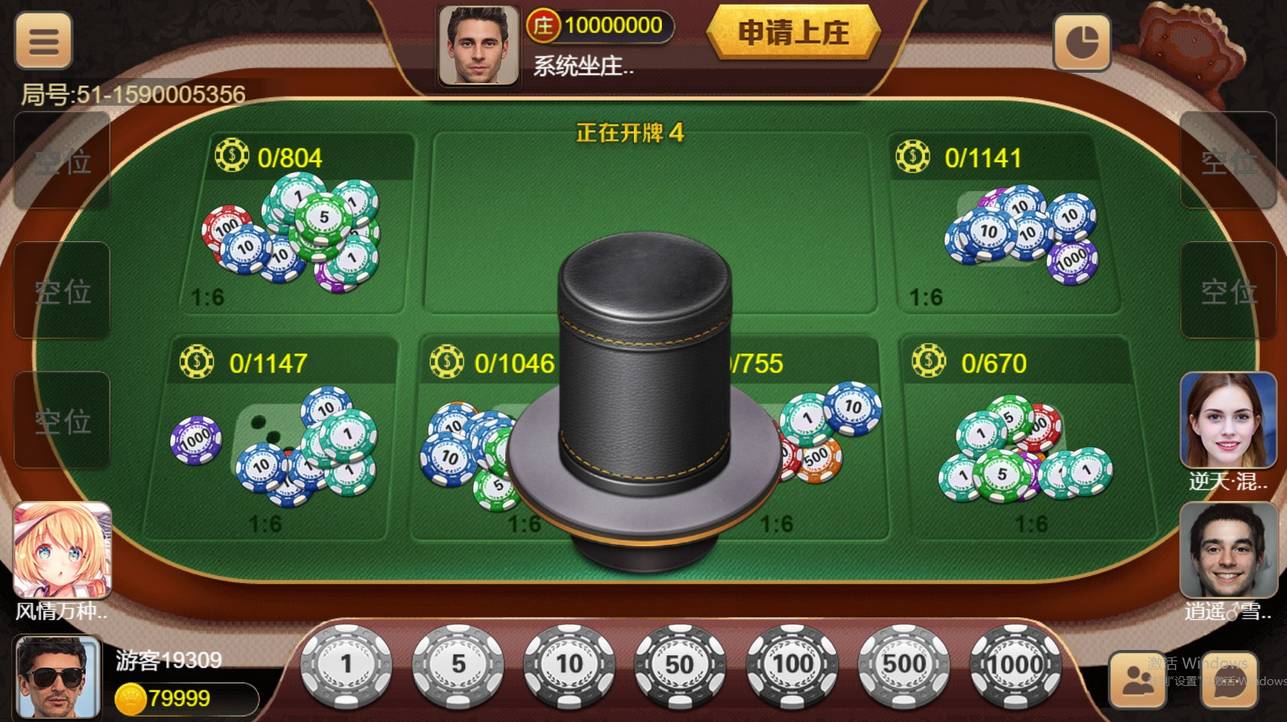
Task: Select the 1000-value betting chip
Action: click(1015, 663)
